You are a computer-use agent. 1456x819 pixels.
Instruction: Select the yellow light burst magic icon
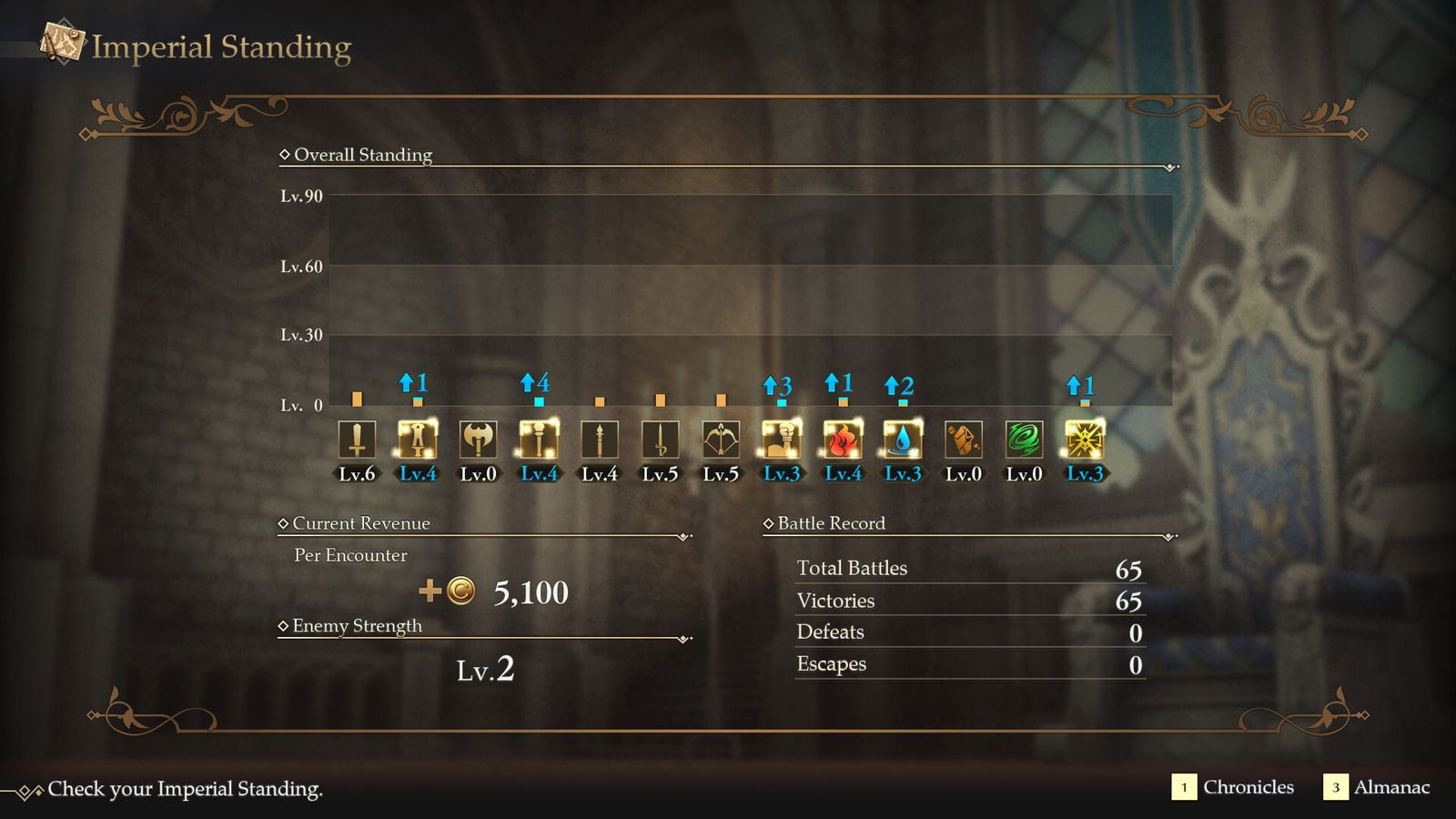click(x=1085, y=440)
